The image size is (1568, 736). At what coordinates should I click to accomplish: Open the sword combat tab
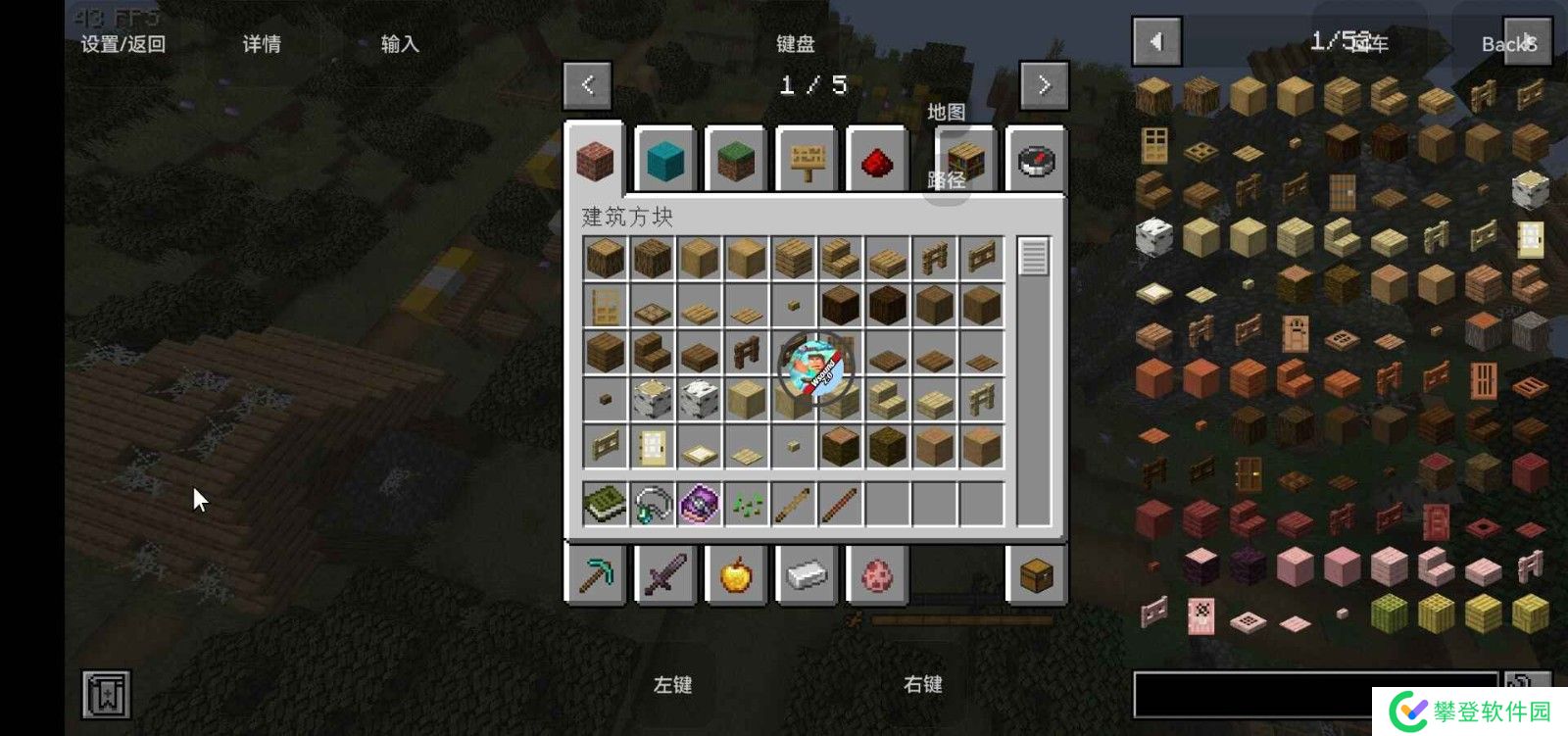coord(665,574)
